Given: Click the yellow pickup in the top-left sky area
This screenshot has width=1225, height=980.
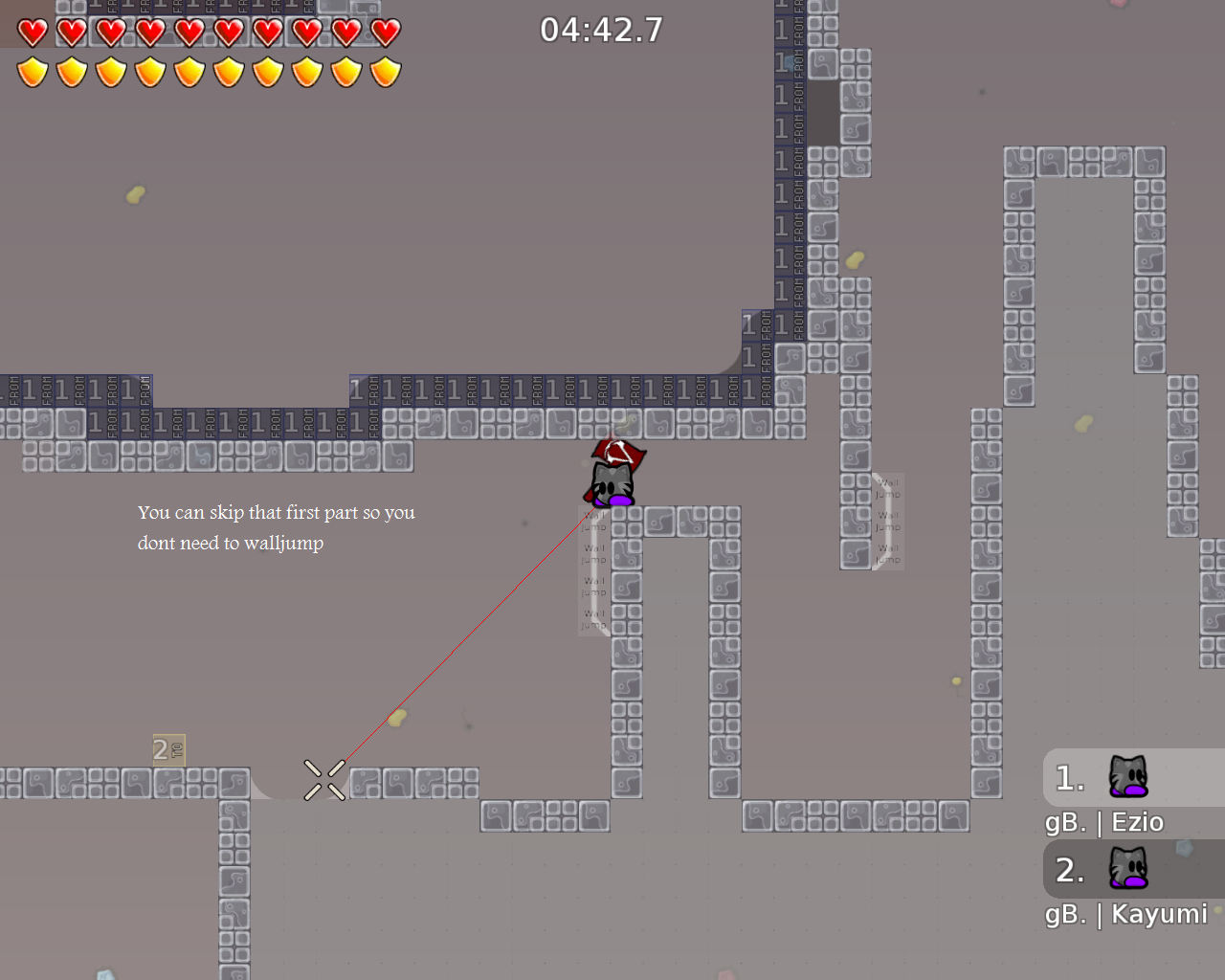Looking at the screenshot, I should 135,194.
